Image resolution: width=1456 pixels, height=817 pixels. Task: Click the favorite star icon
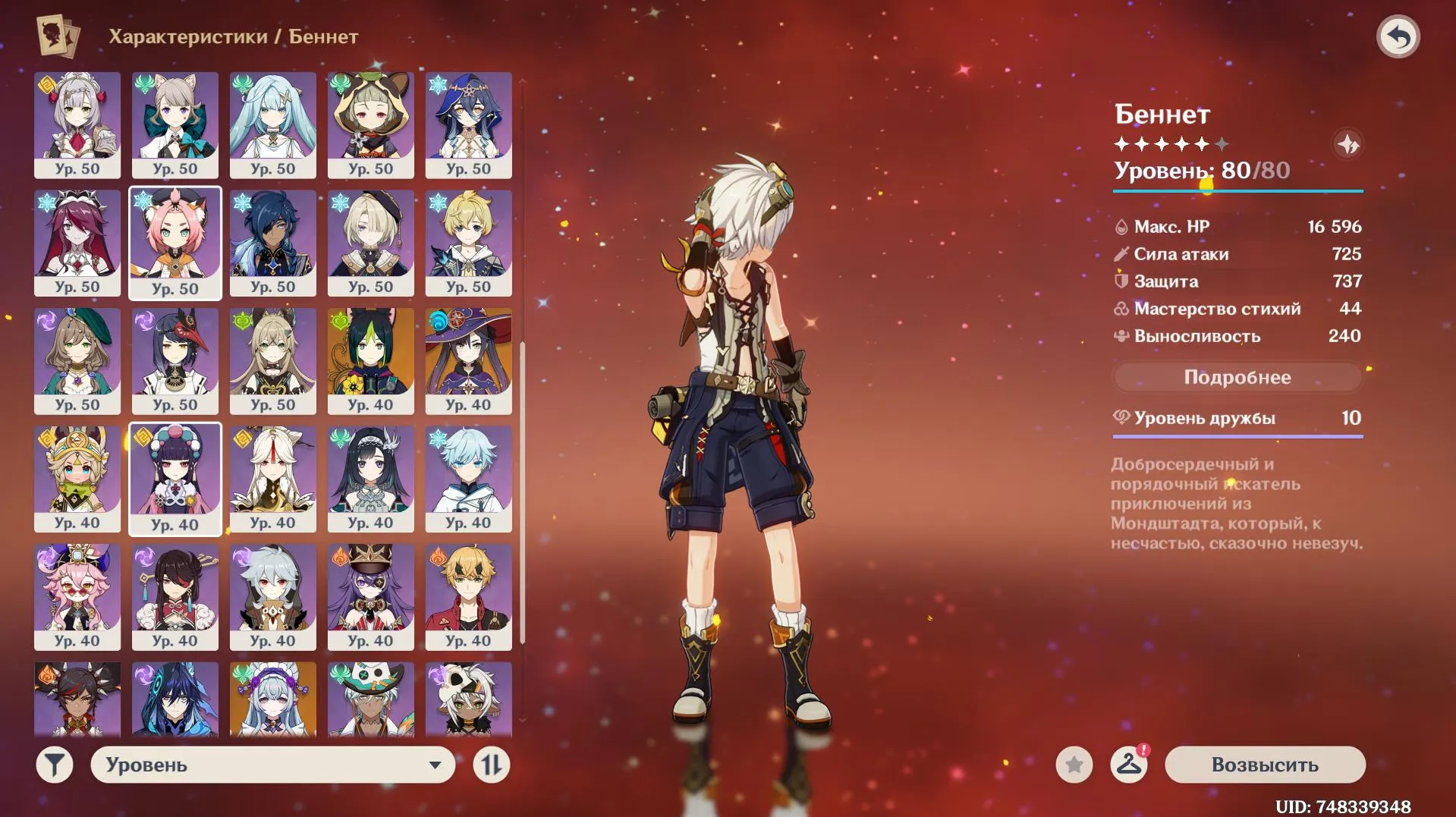click(1073, 765)
